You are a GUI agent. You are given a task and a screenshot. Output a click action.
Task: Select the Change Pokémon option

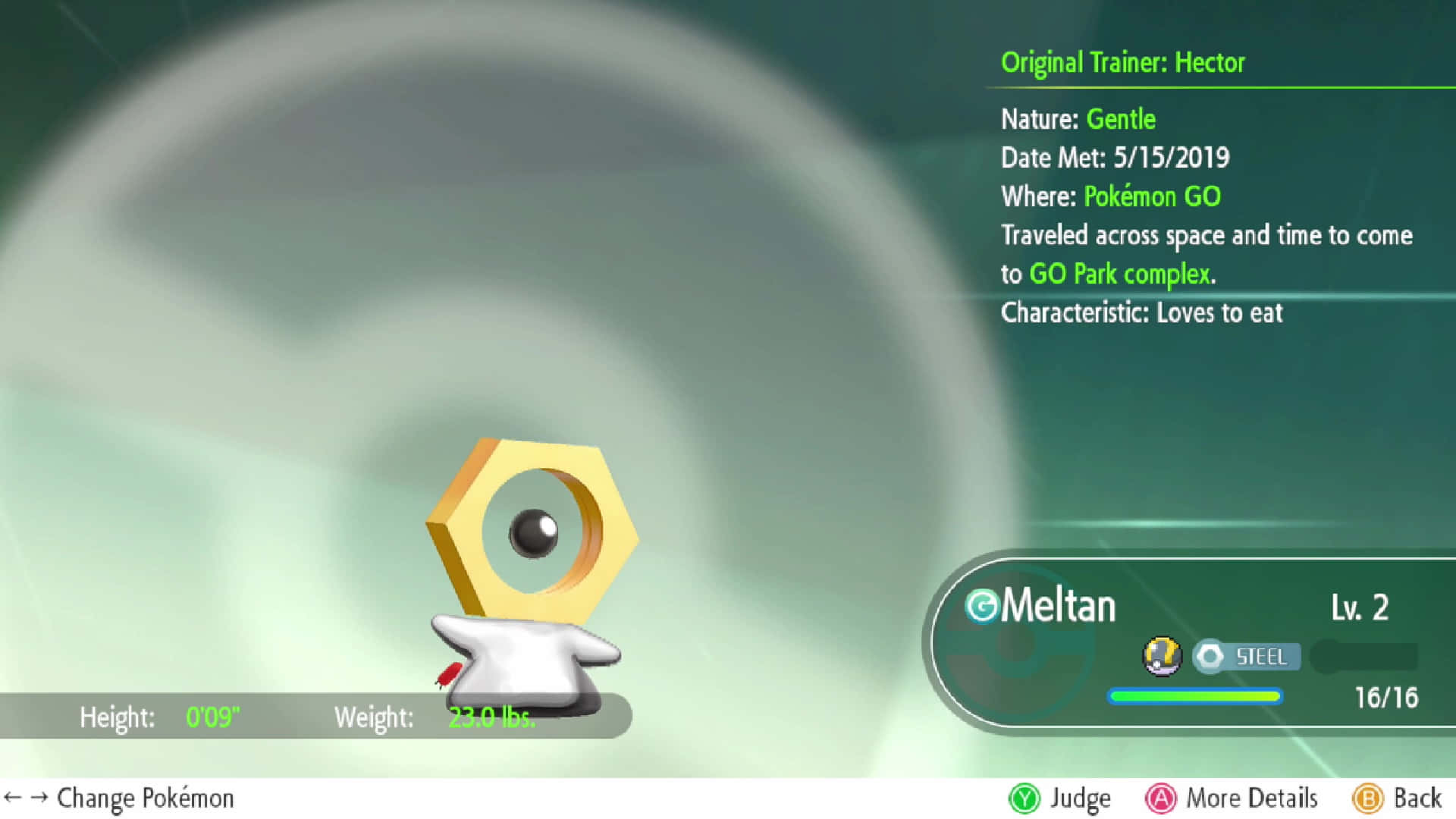coord(146,797)
